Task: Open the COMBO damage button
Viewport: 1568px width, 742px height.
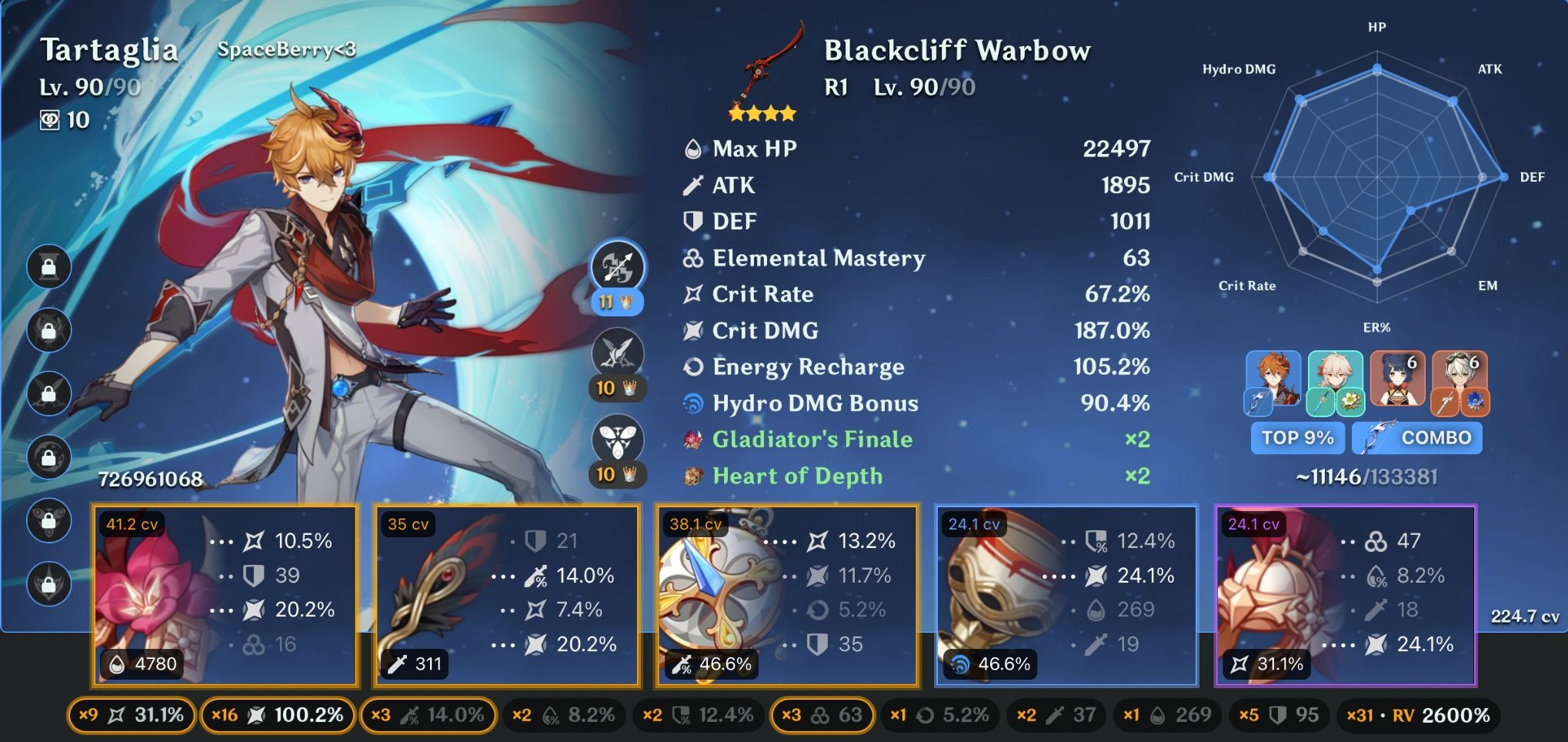Action: pos(1416,437)
